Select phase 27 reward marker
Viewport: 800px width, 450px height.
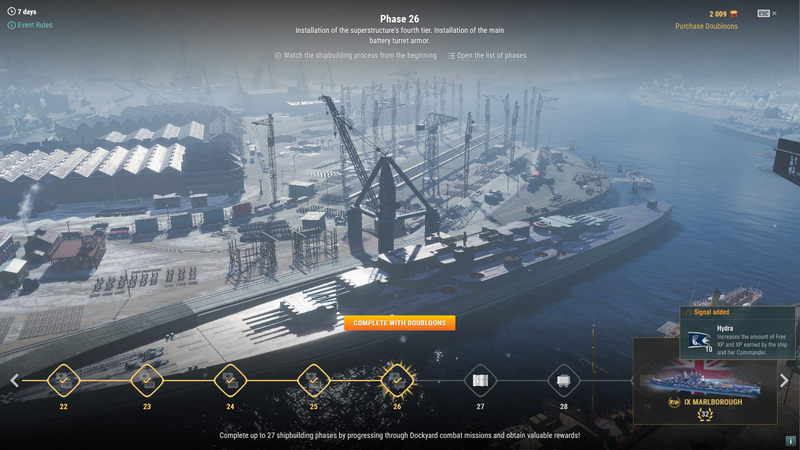480,380
